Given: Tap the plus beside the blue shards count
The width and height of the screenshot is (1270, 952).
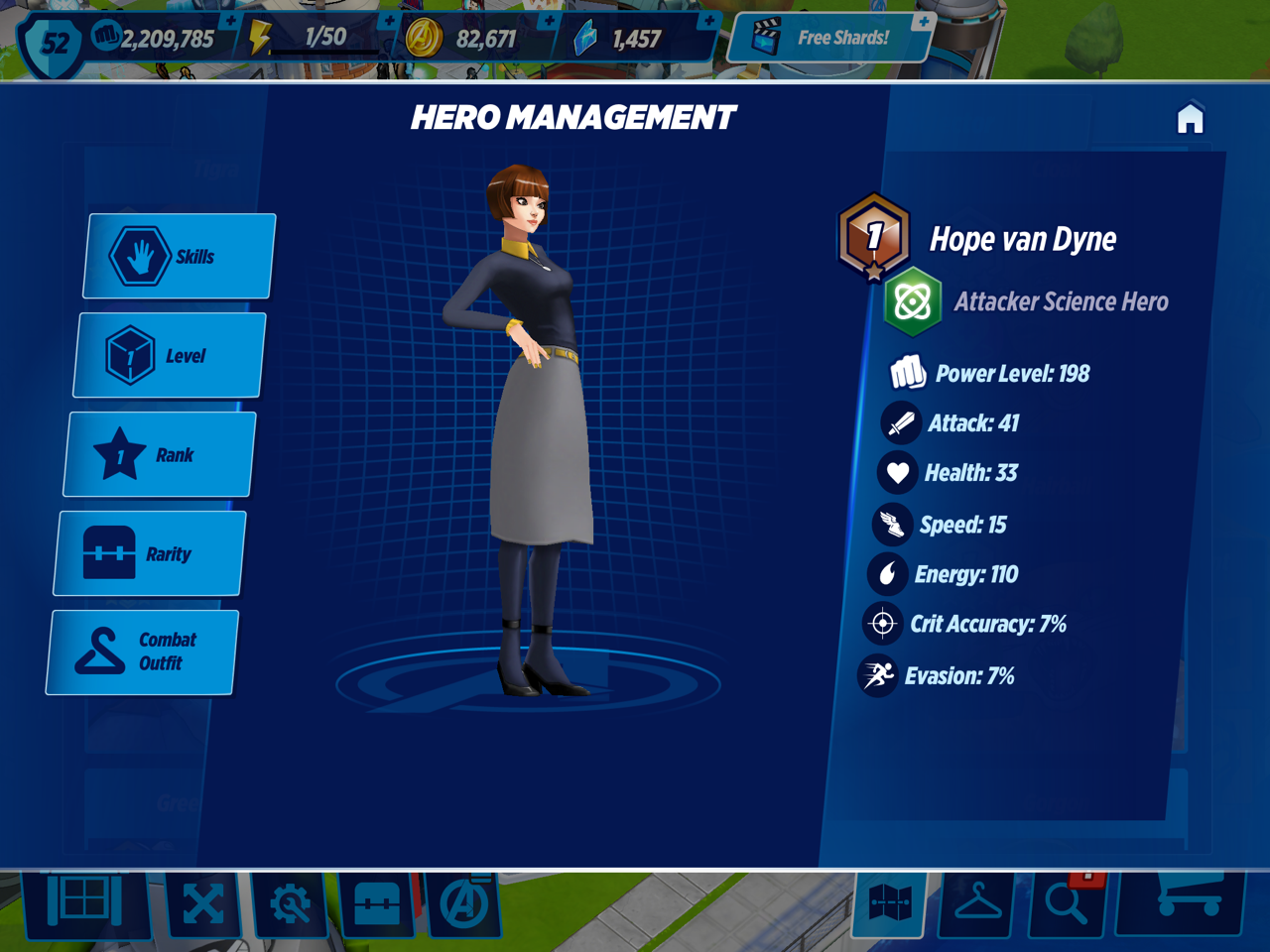Looking at the screenshot, I should point(708,22).
